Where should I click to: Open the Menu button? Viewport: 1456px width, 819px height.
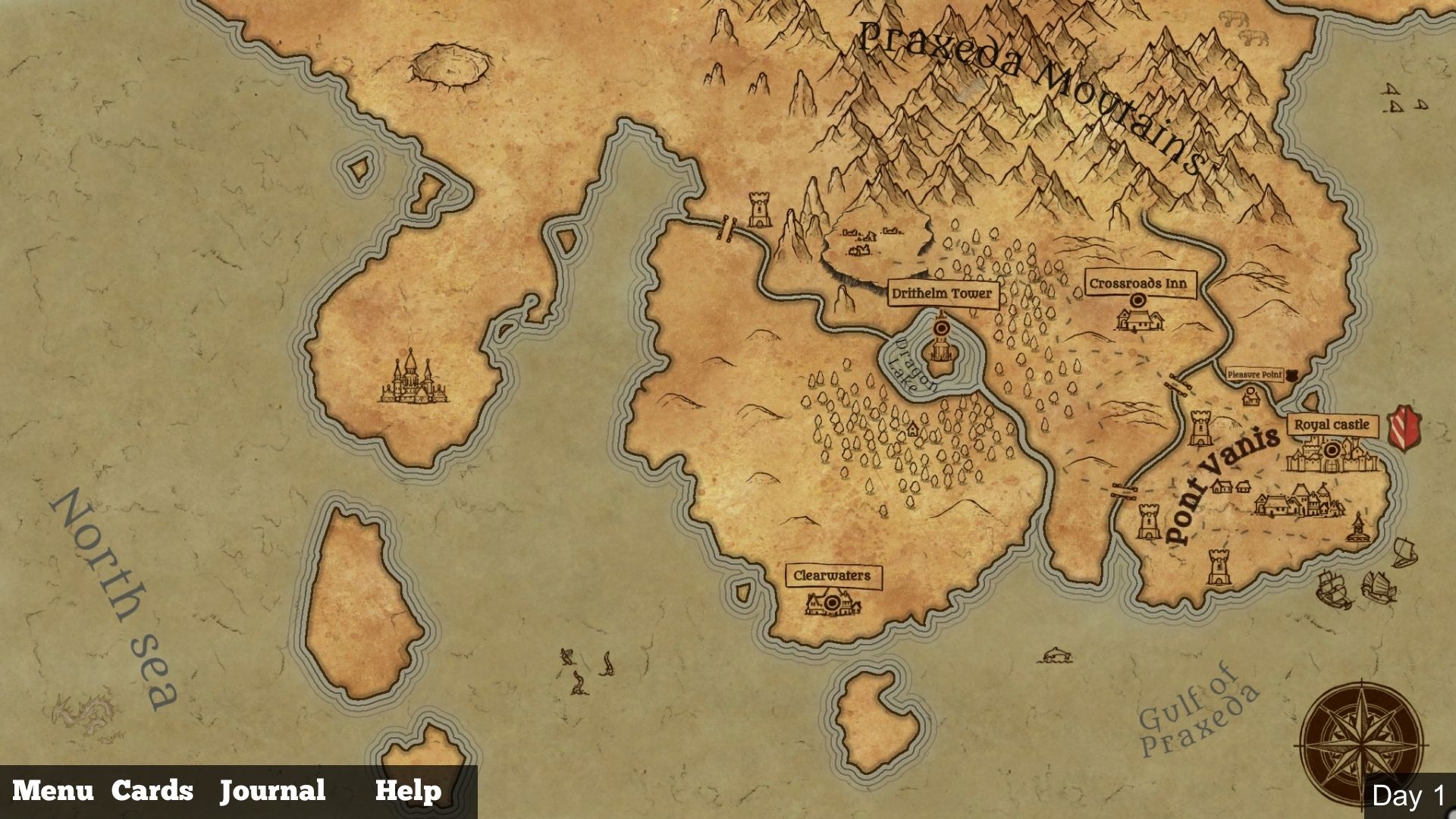coord(53,791)
